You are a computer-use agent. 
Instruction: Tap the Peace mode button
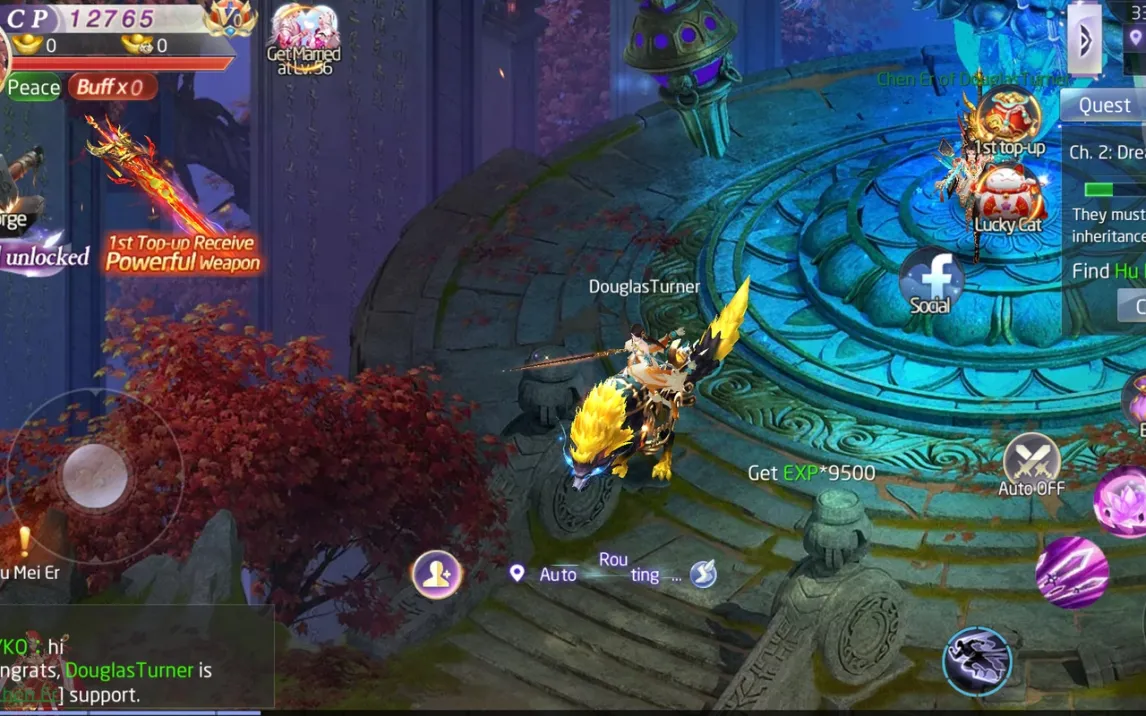pos(33,88)
